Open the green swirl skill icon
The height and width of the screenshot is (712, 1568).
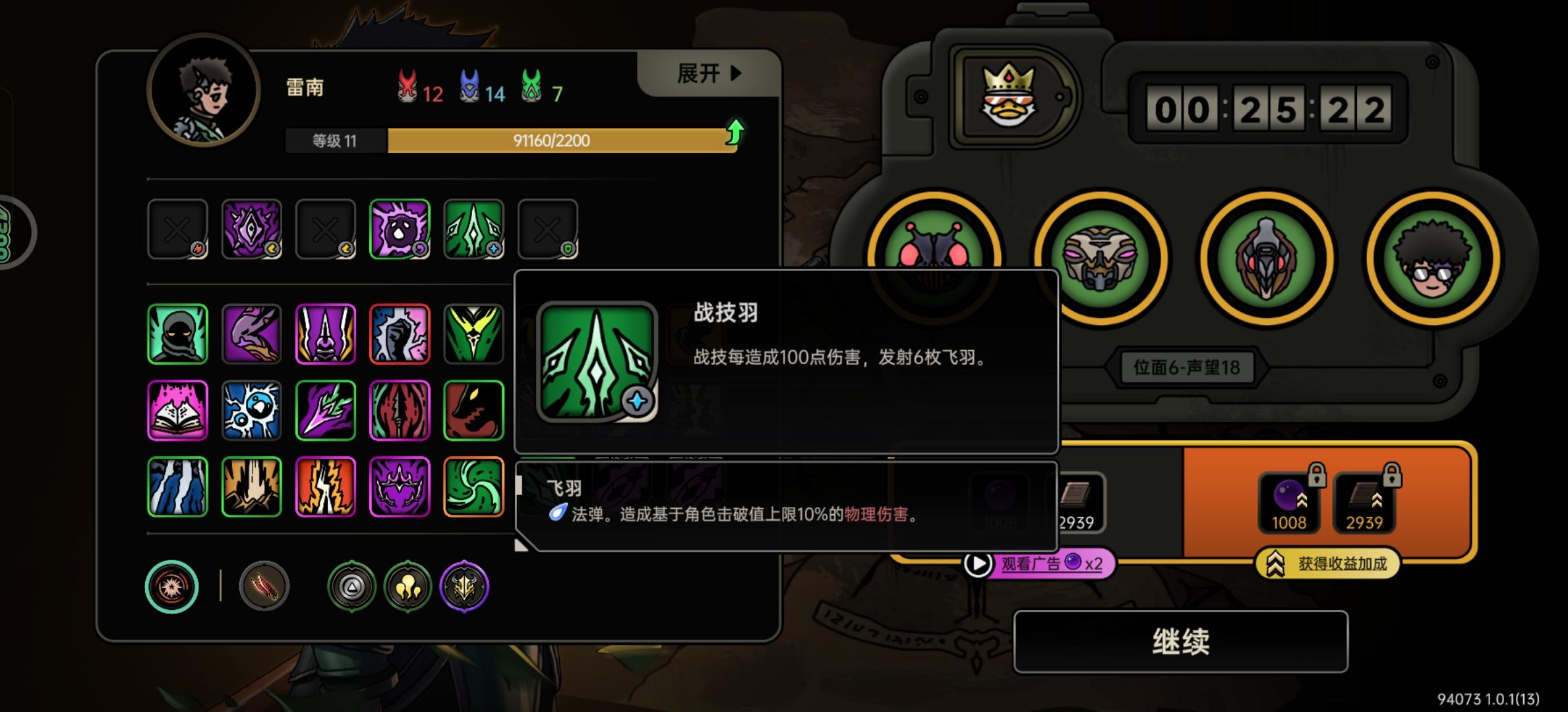click(474, 487)
